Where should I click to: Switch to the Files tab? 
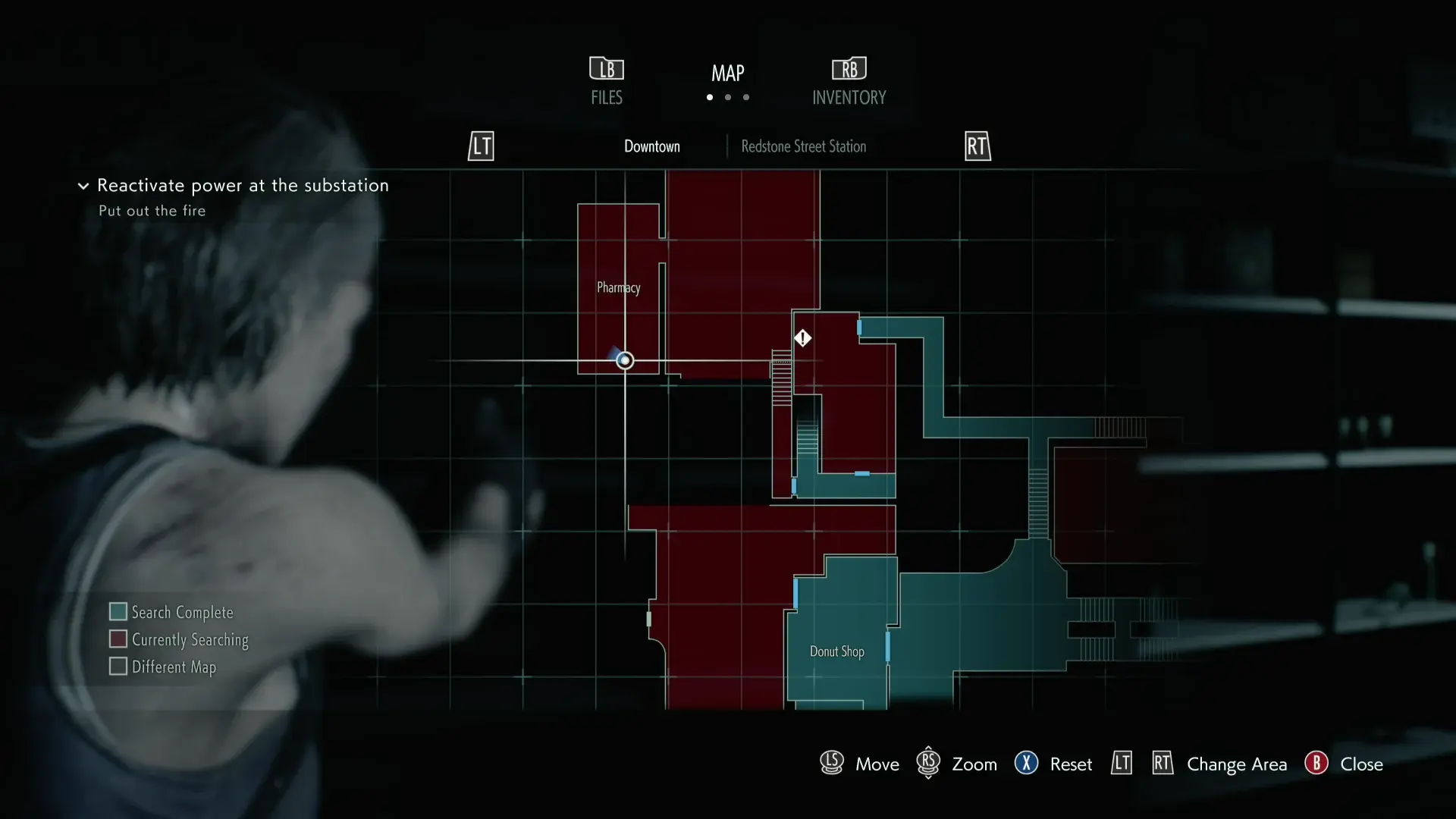[607, 81]
